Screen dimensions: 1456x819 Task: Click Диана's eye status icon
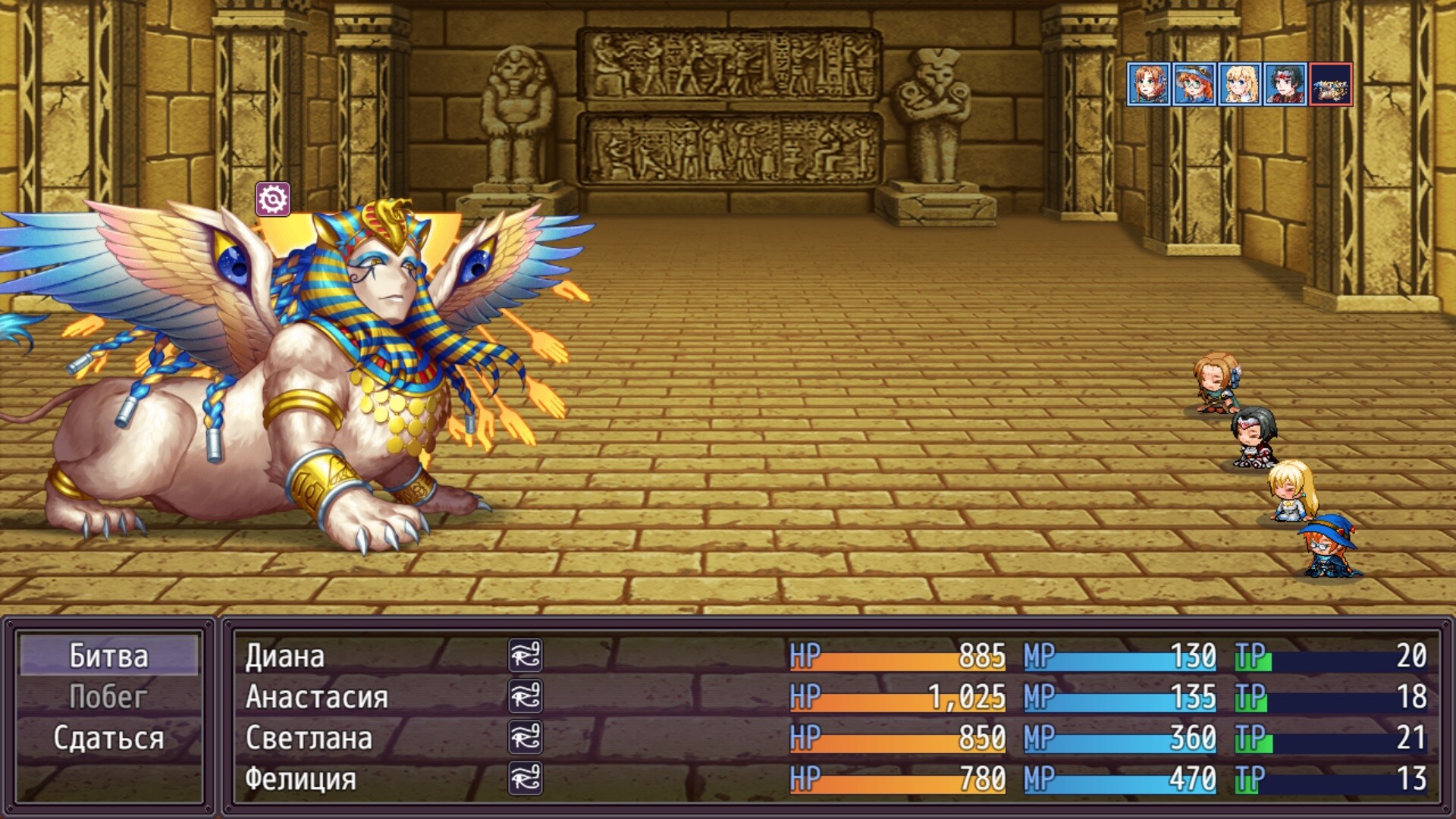(x=526, y=656)
